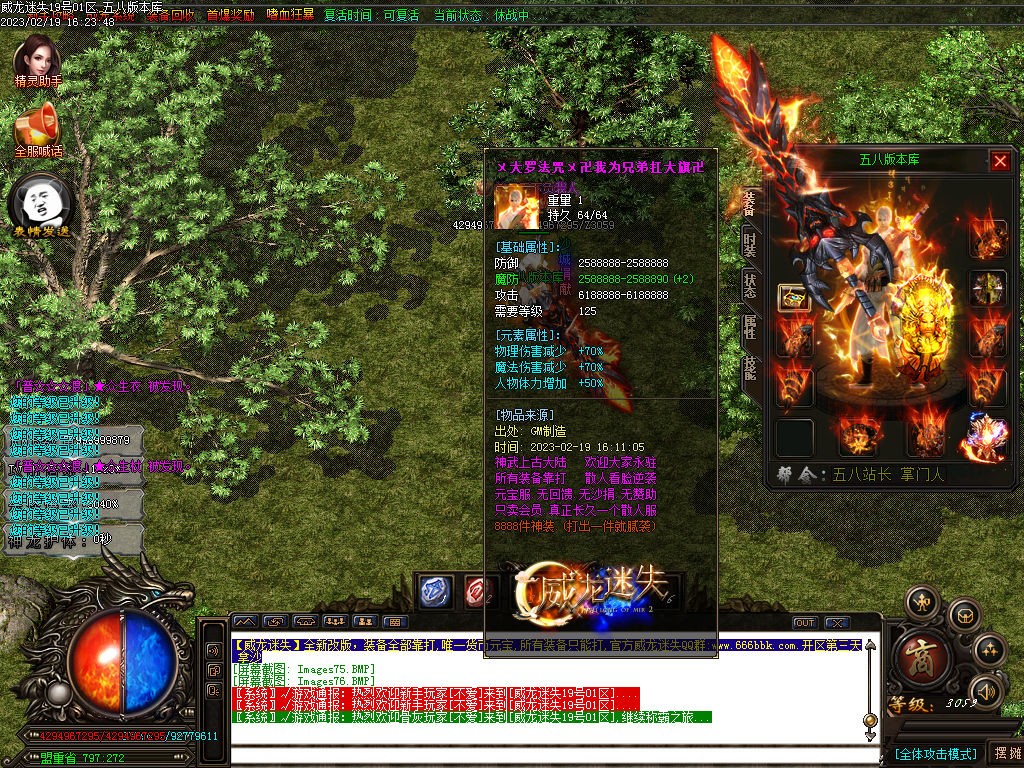The width and height of the screenshot is (1024, 768).
Task: Select the 首爆奖励 reward menu
Action: [x=230, y=16]
